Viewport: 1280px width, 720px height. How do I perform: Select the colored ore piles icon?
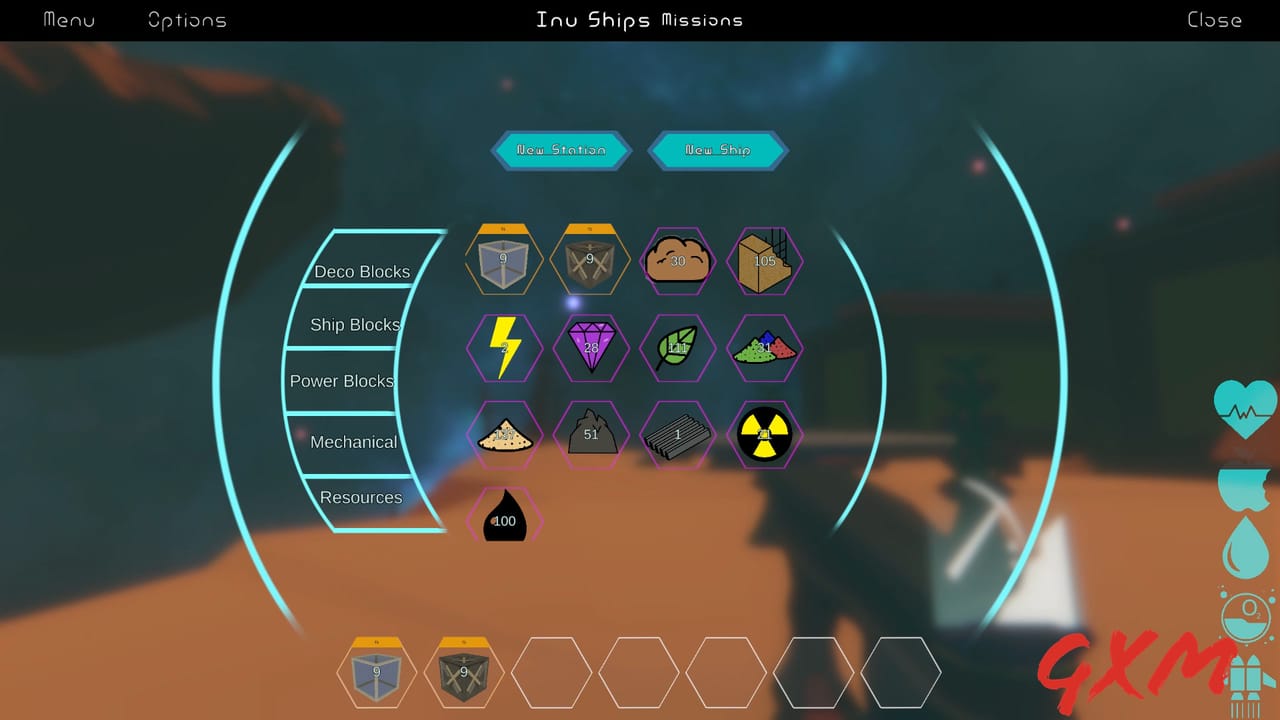[765, 348]
